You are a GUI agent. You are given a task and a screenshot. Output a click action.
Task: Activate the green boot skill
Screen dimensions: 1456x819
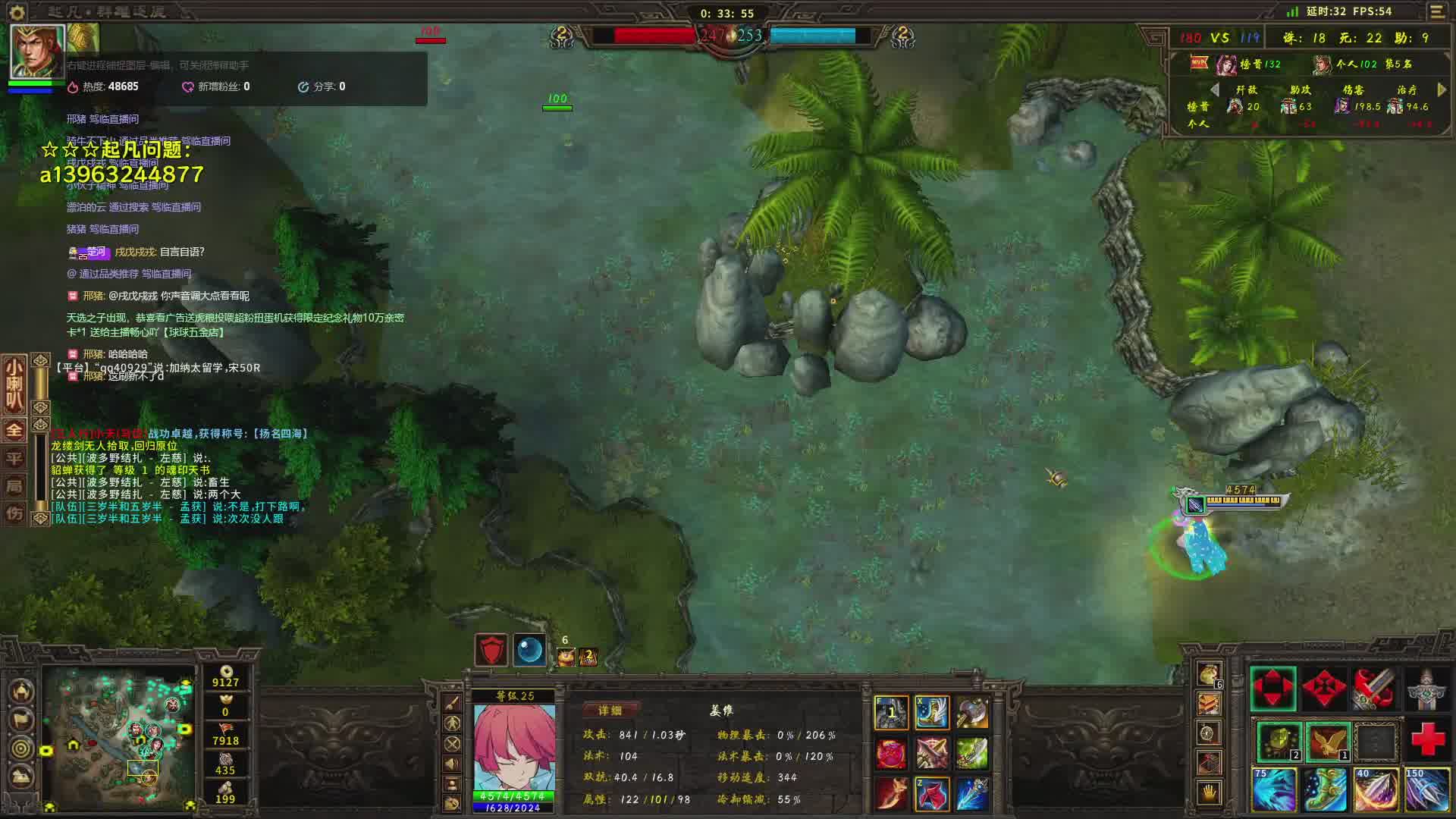click(x=1326, y=789)
